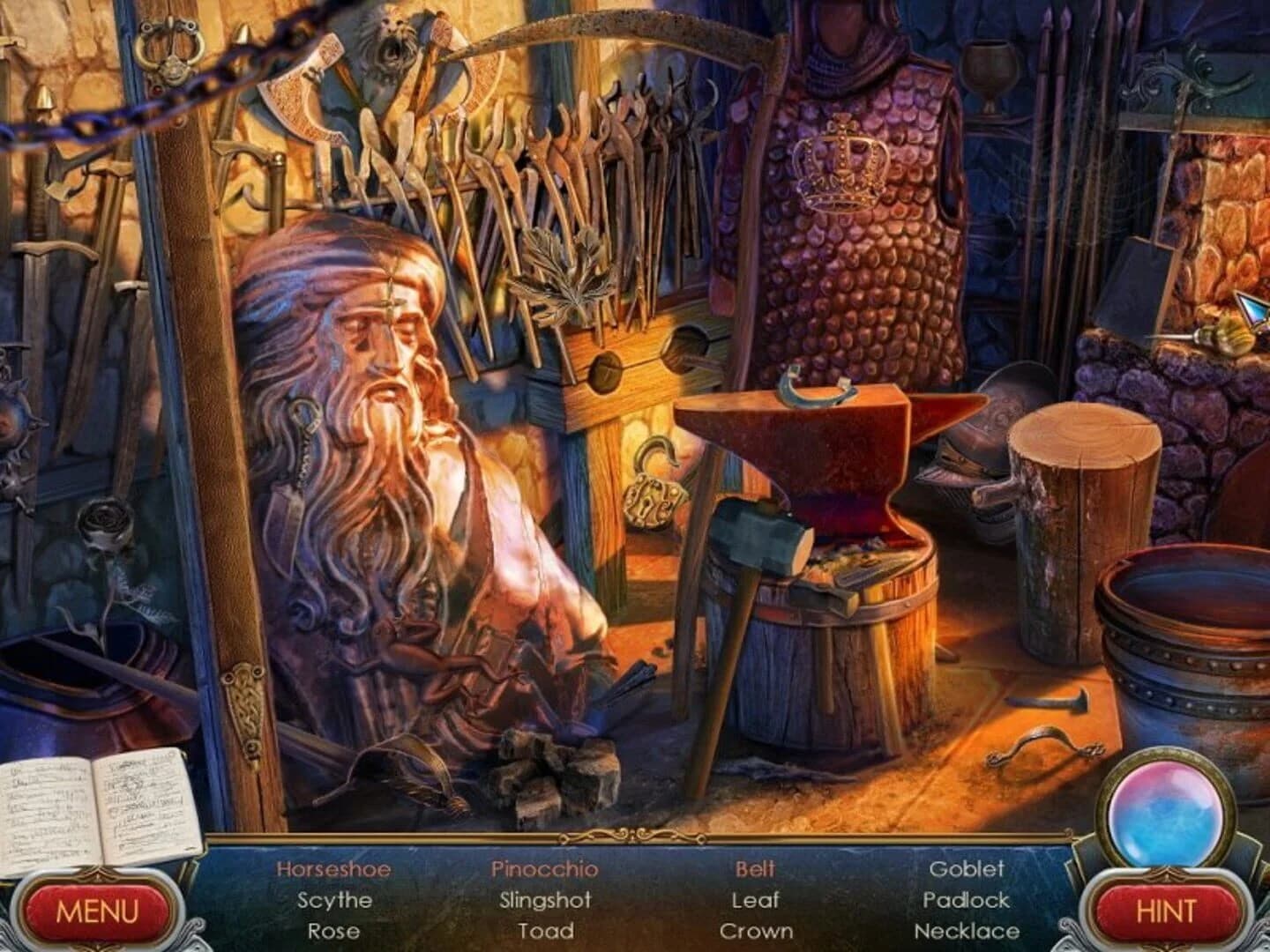The width and height of the screenshot is (1270, 952).
Task: Select 'Crown' in the objects list
Action: pyautogui.click(x=757, y=930)
